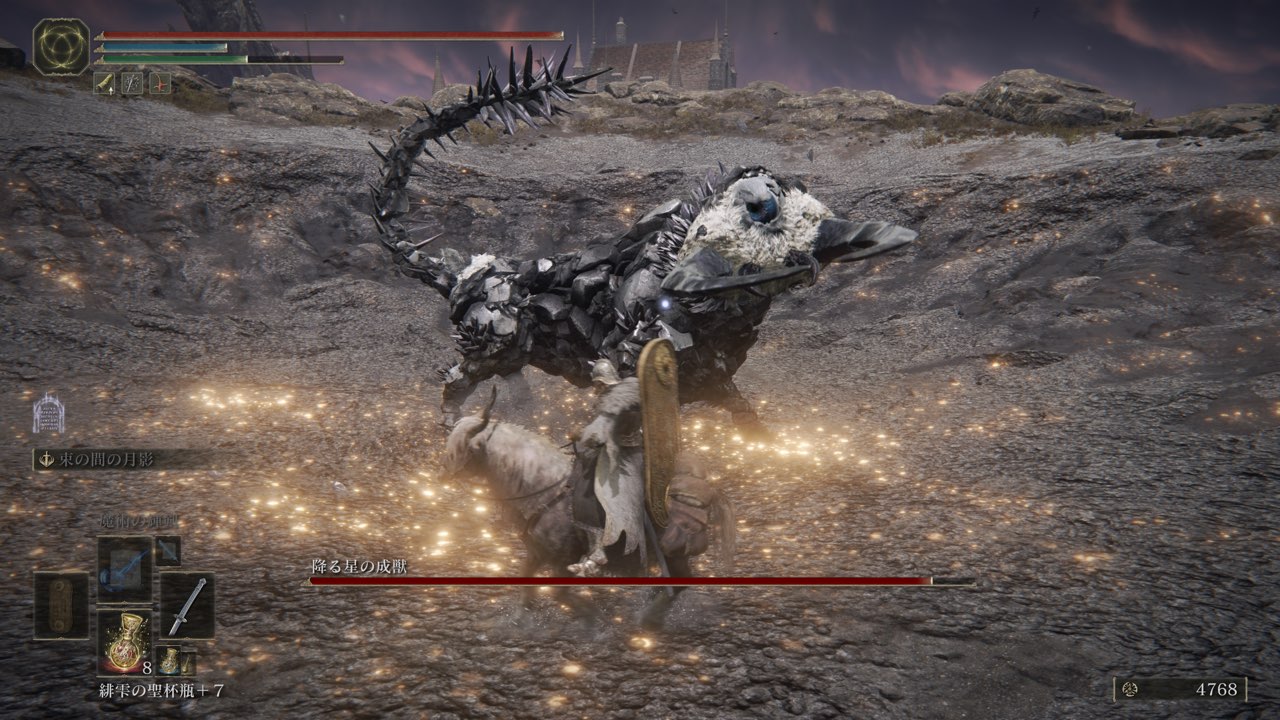This screenshot has width=1280, height=720.
Task: Click the golden Elden Ring emblem
Action: pyautogui.click(x=61, y=47)
